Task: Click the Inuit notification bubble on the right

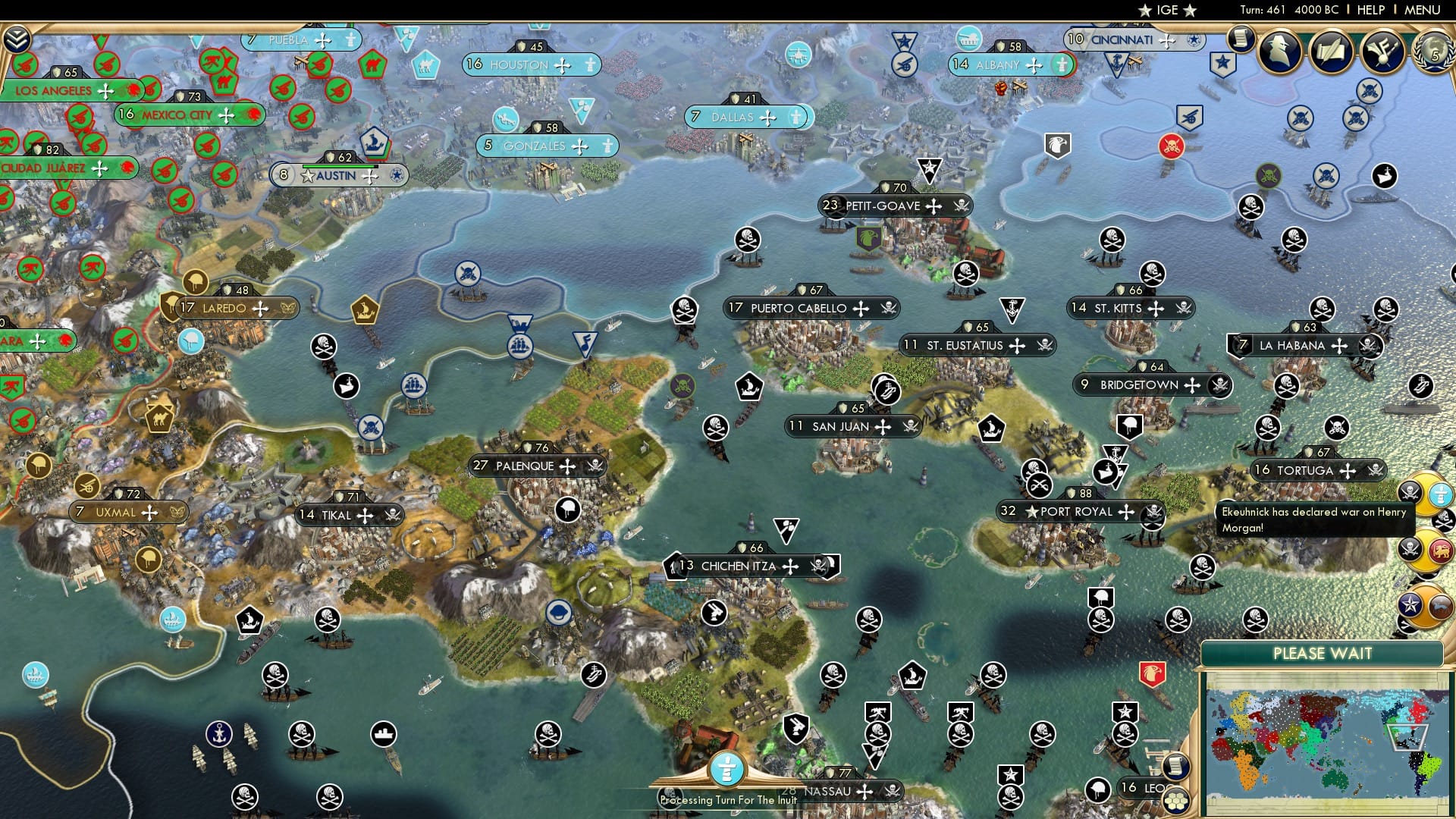Action: (1439, 494)
